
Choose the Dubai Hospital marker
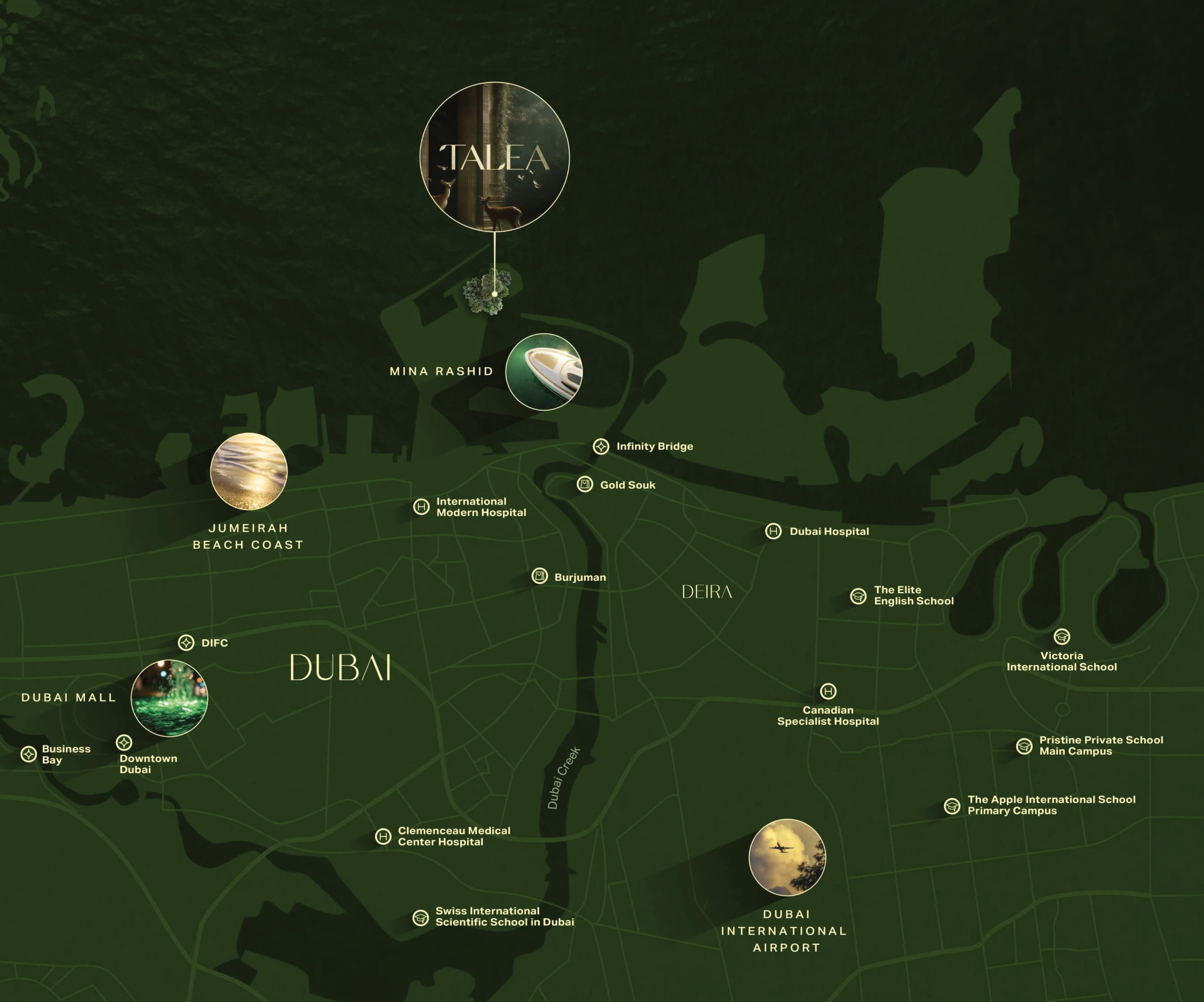point(773,531)
